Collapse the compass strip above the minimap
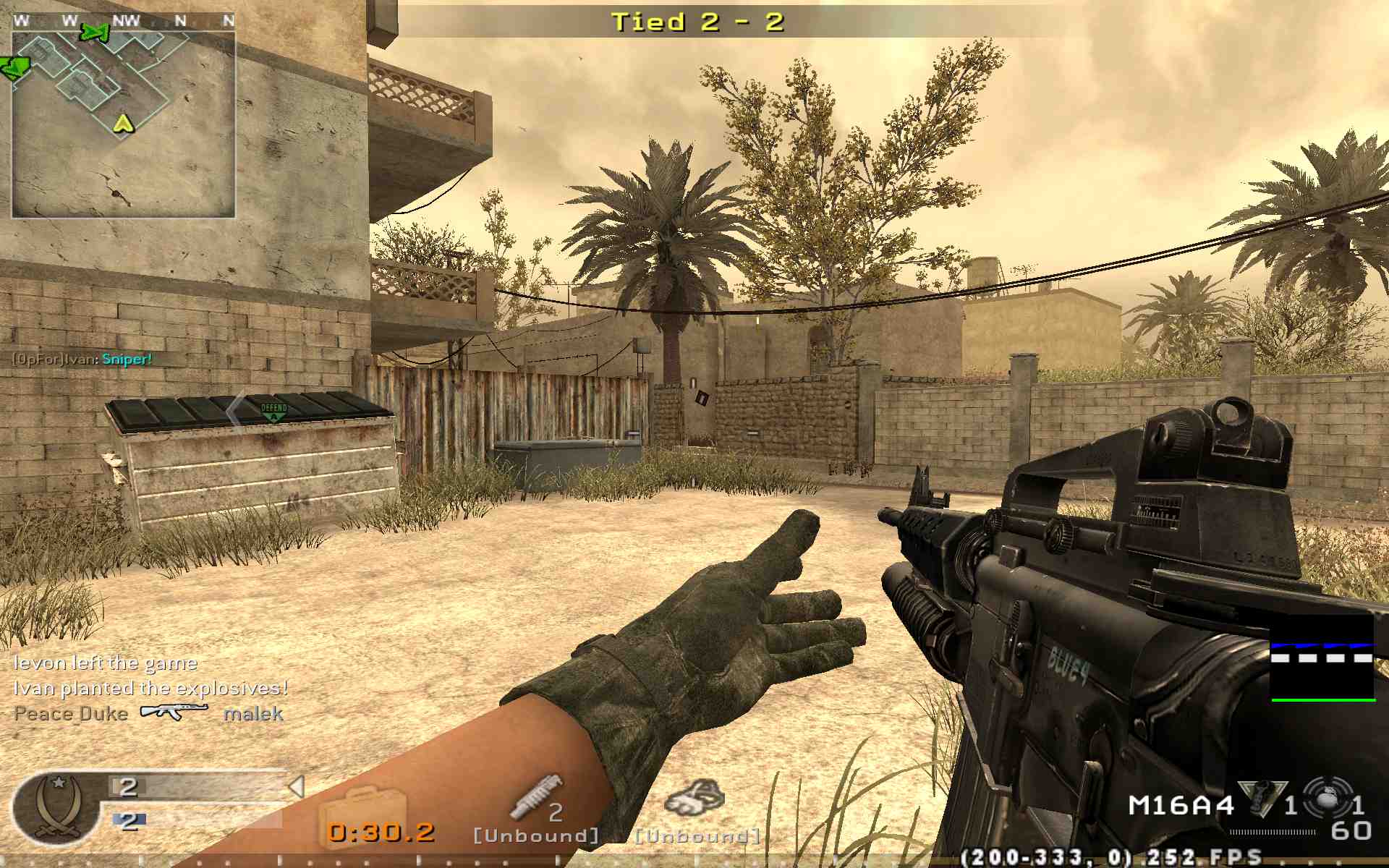1389x868 pixels. [123, 20]
